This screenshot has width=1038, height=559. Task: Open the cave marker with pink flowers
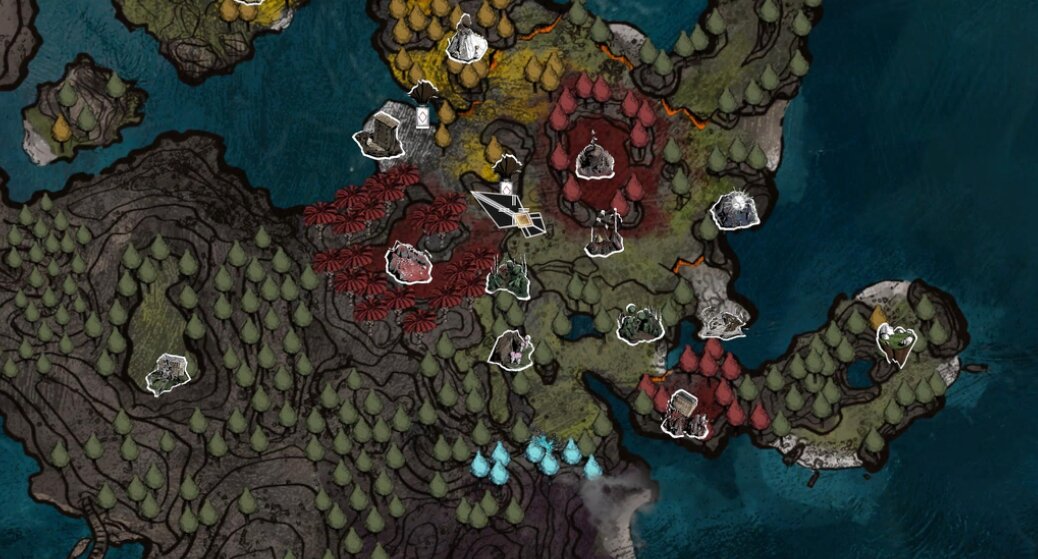point(512,349)
